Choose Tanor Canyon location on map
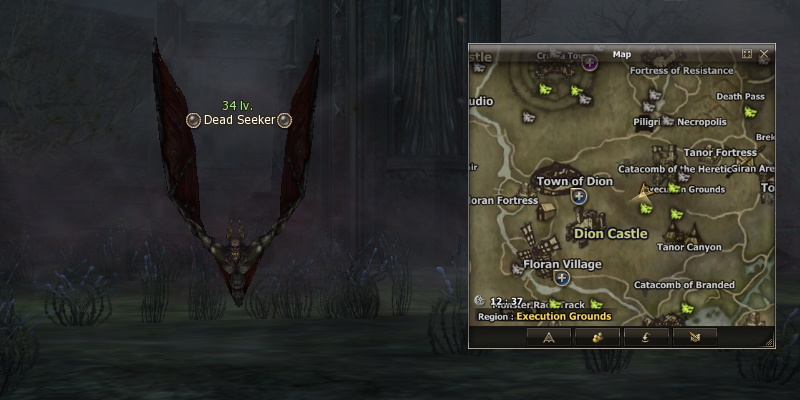 coord(688,247)
